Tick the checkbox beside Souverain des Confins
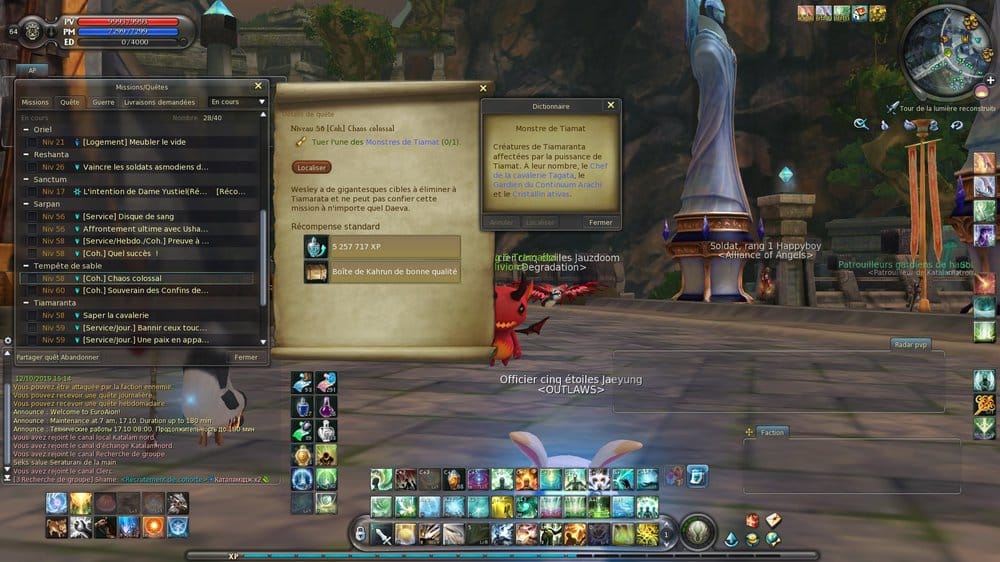The image size is (1000, 562). click(32, 290)
